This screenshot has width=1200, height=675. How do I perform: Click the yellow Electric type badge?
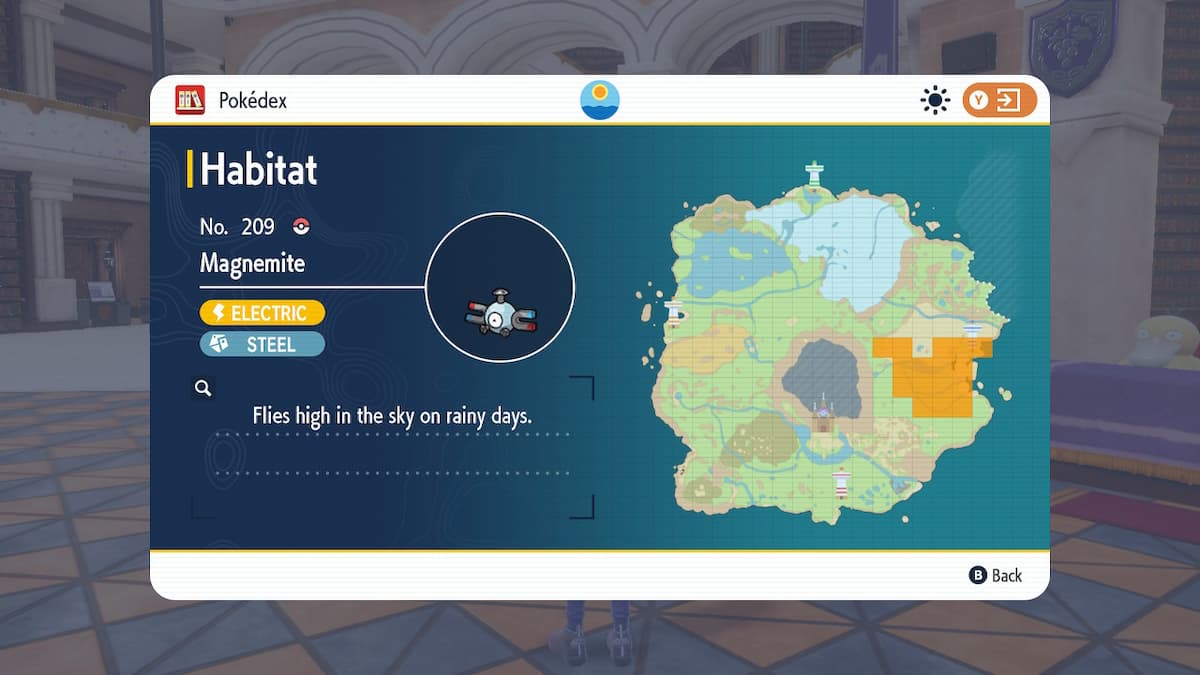262,313
